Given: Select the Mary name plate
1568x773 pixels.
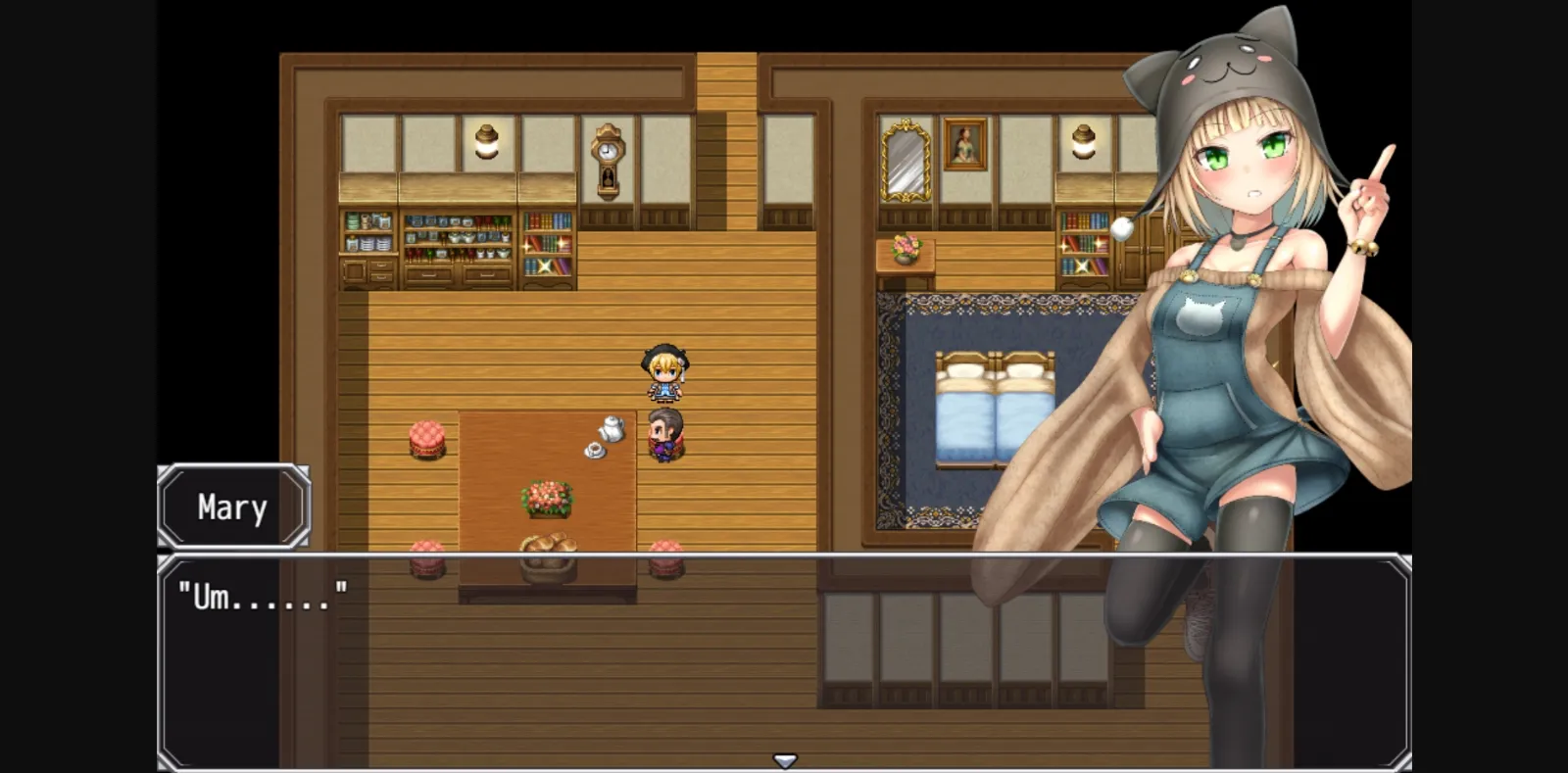Looking at the screenshot, I should [233, 506].
